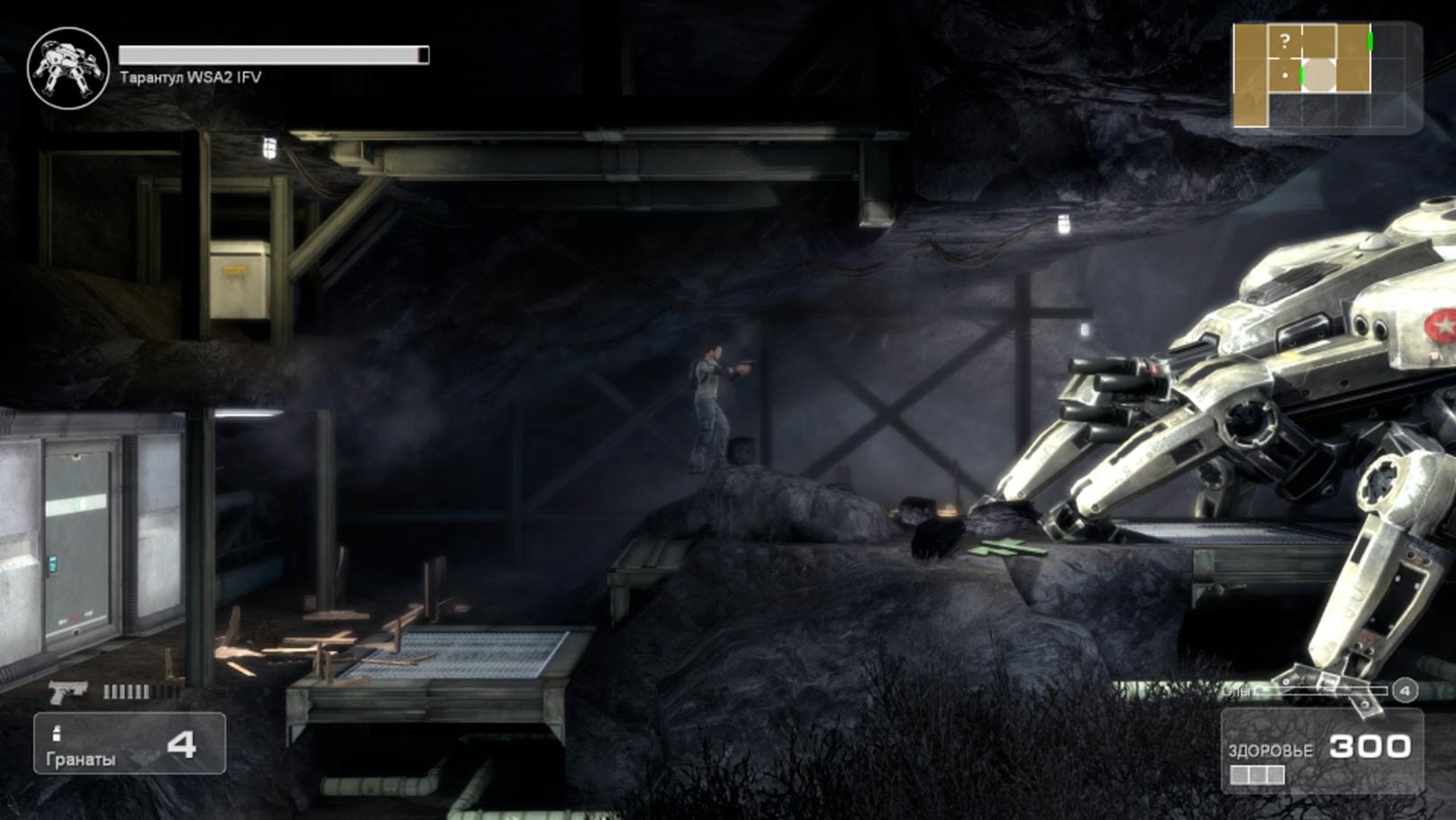Click the player character aiming the pistol

click(x=708, y=396)
